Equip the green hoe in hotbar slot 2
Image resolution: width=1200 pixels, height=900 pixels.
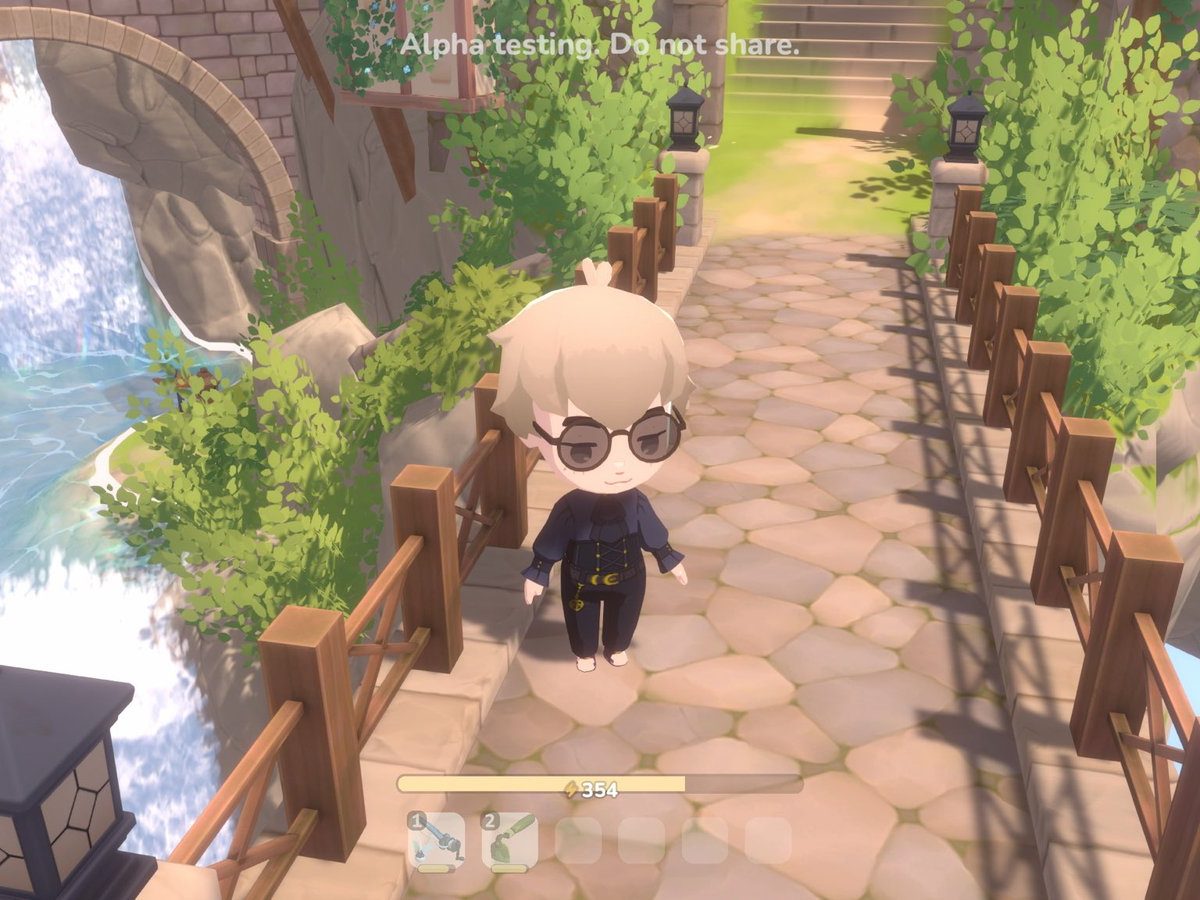coord(509,840)
